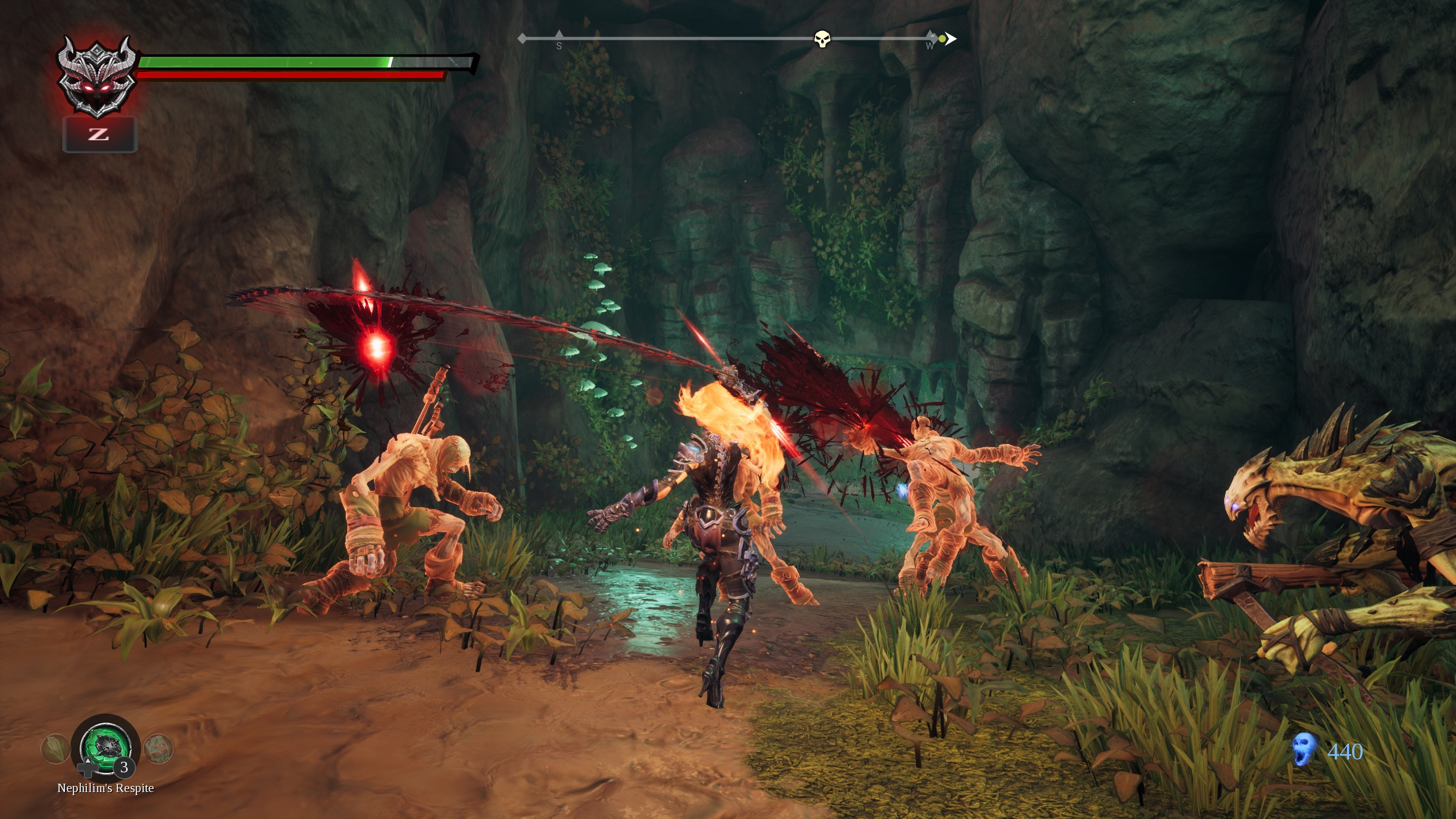Select the faded teal fist item slot
Screen dimensions: 1456x819
pyautogui.click(x=158, y=748)
